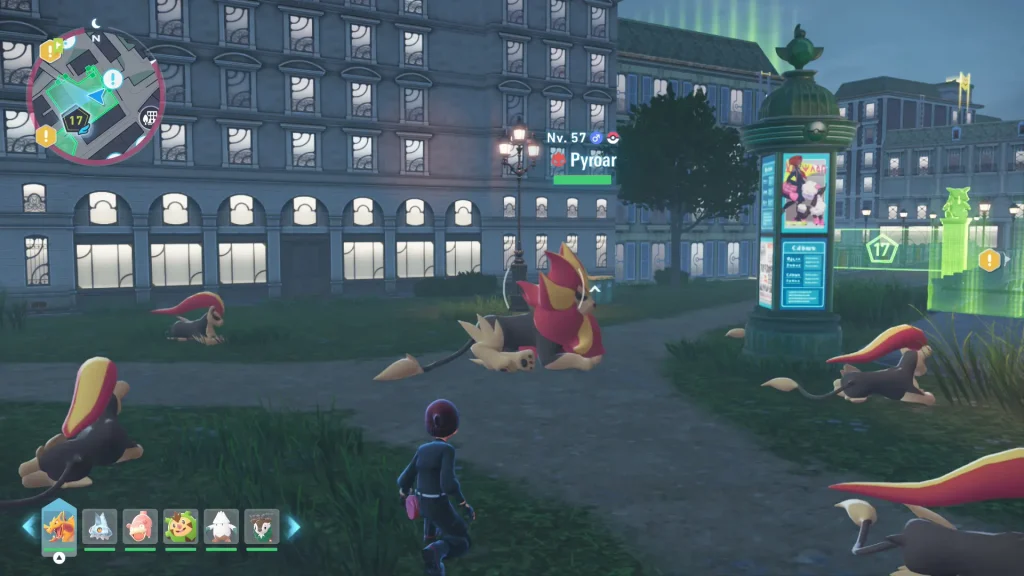Open the circular minimap
The height and width of the screenshot is (576, 1024).
pyautogui.click(x=95, y=96)
